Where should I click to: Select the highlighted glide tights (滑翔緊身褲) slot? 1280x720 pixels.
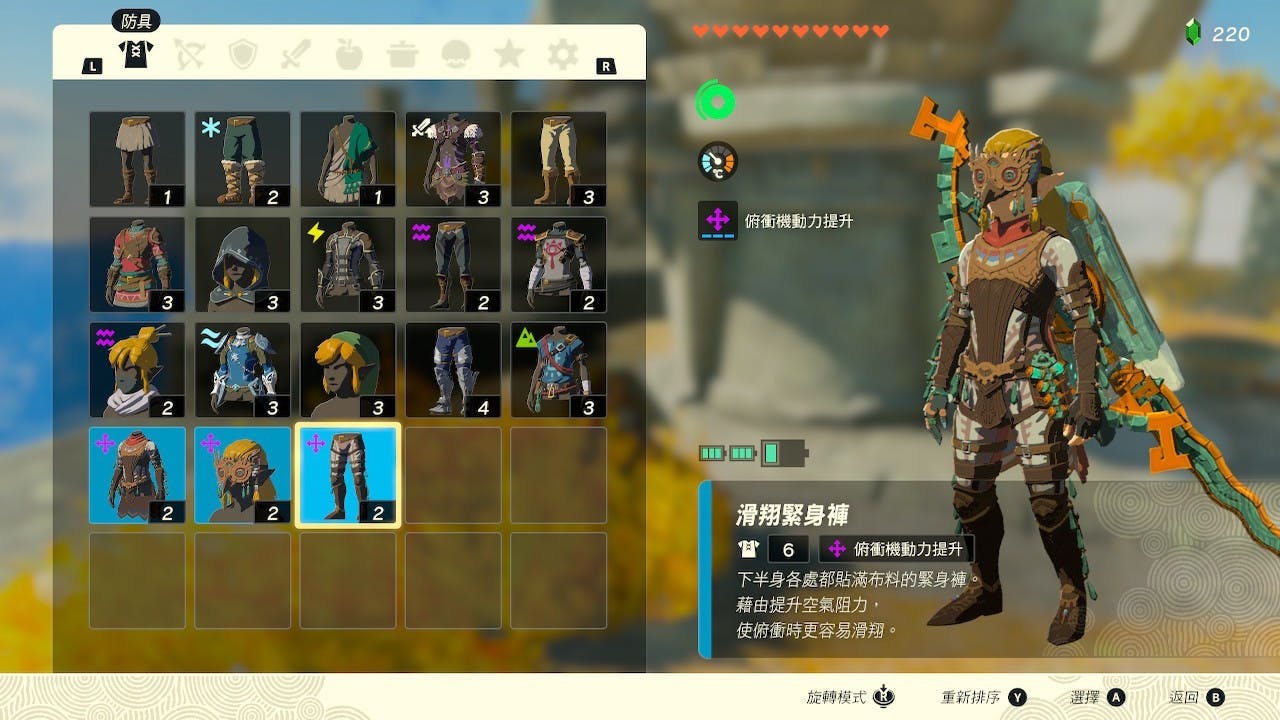(348, 475)
